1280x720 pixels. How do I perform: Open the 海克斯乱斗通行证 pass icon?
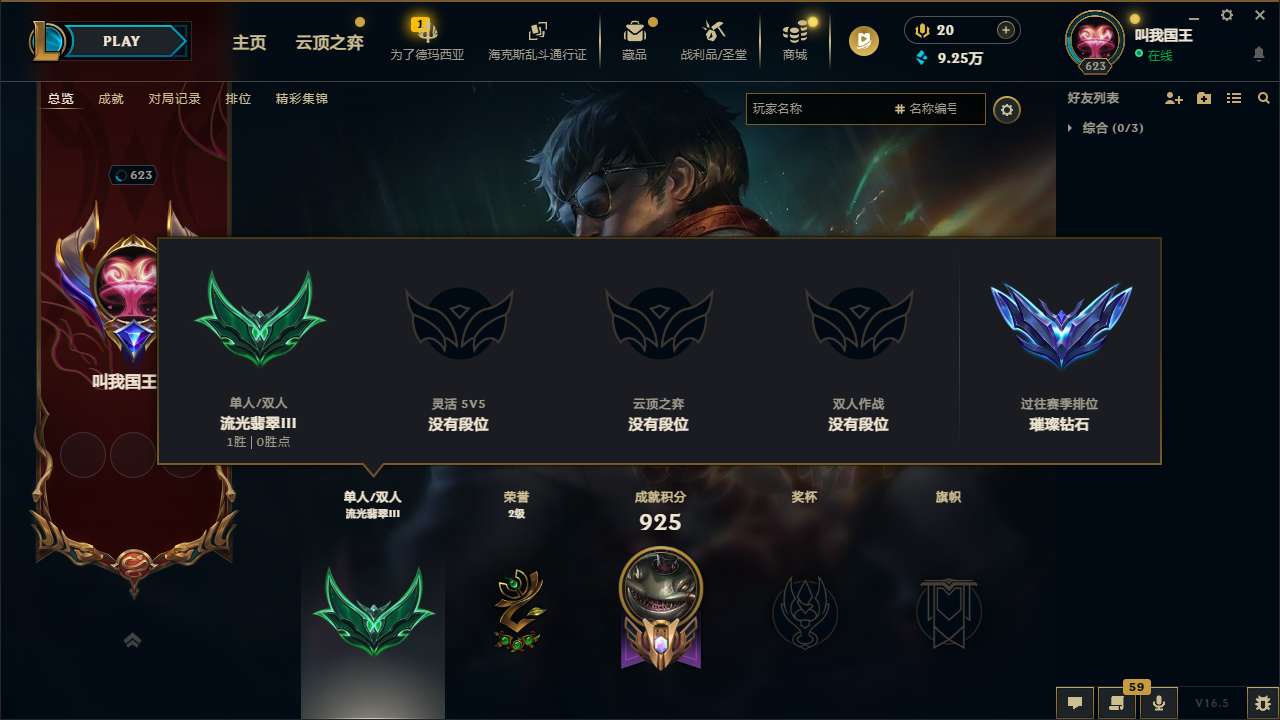click(537, 41)
